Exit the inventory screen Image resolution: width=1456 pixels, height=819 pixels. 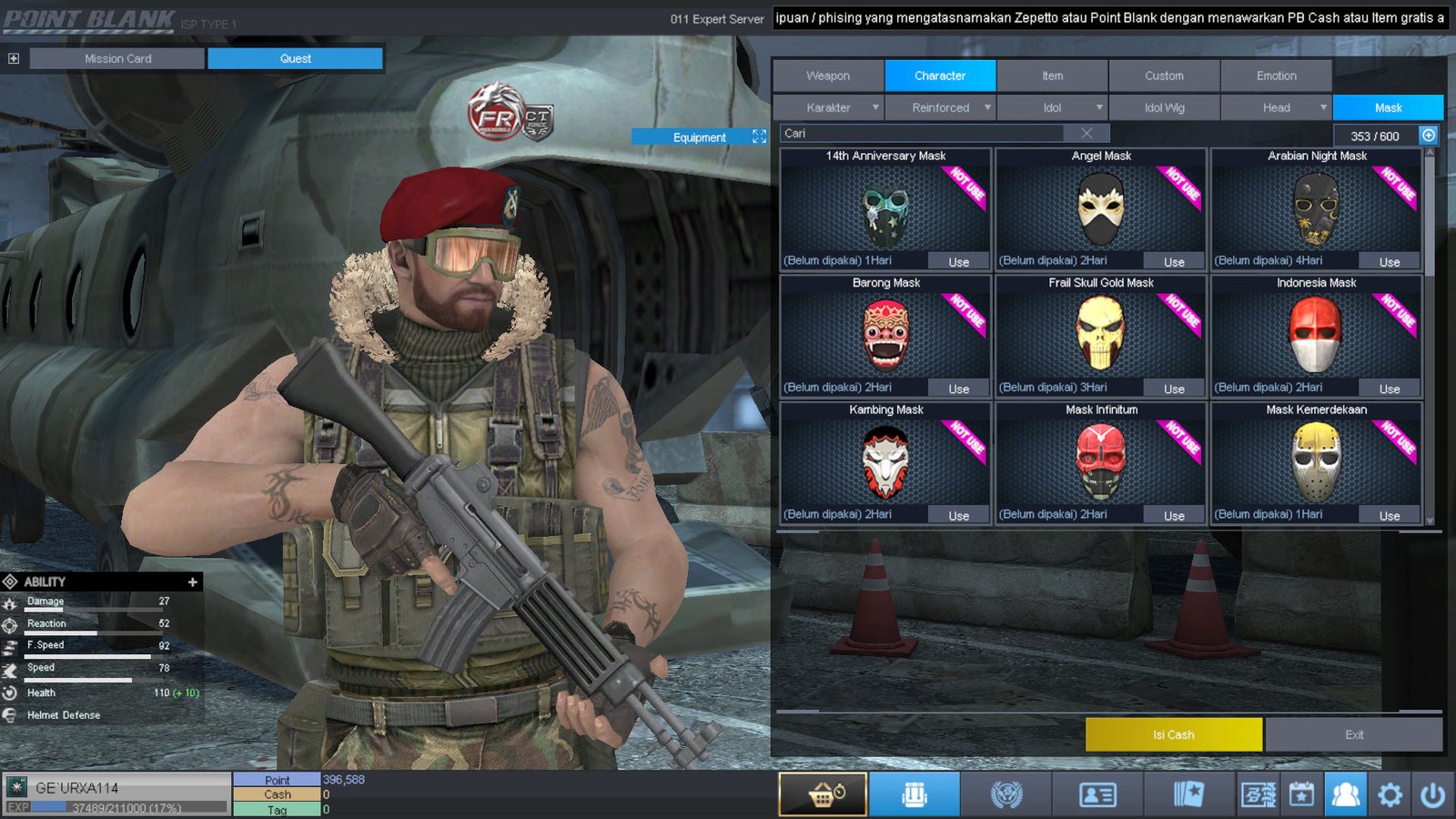pyautogui.click(x=1353, y=734)
